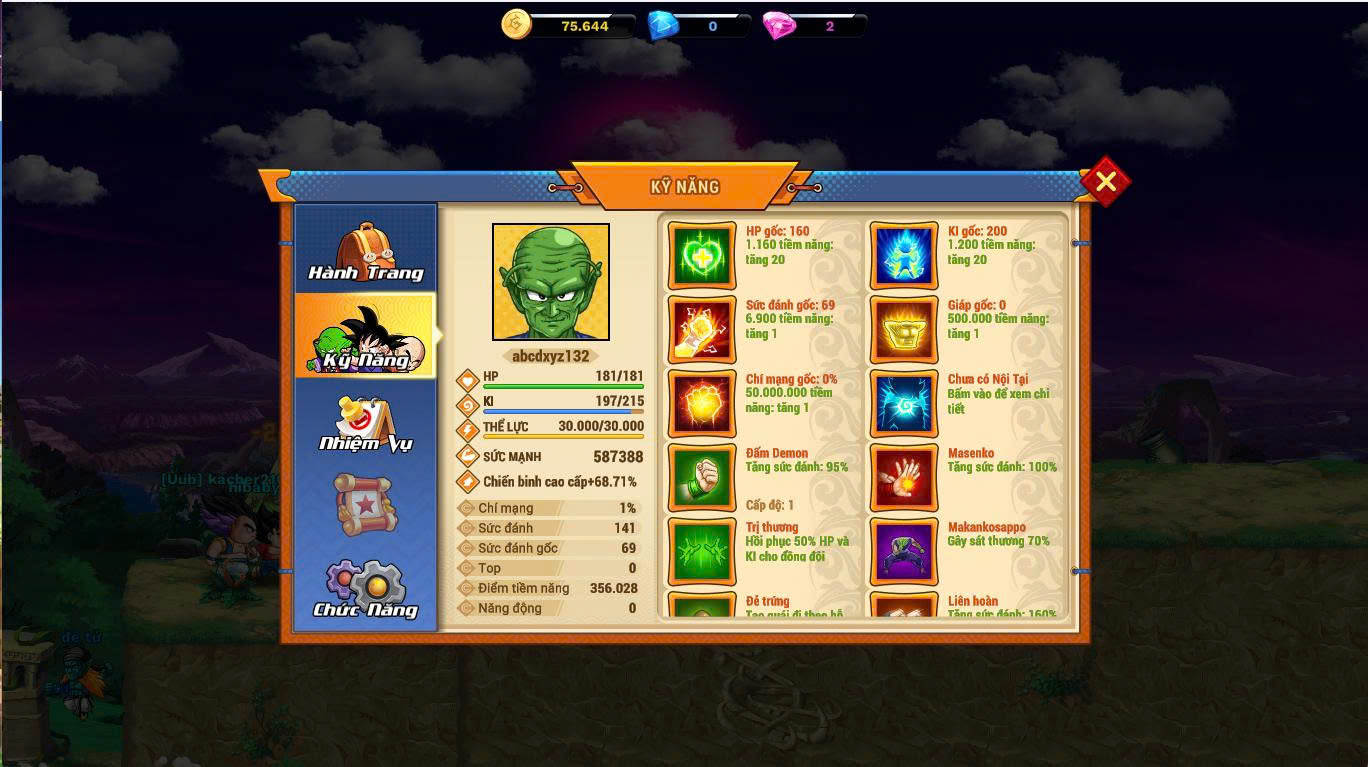Select the Đấm Demon skill icon
This screenshot has width=1368, height=767.
tap(702, 478)
